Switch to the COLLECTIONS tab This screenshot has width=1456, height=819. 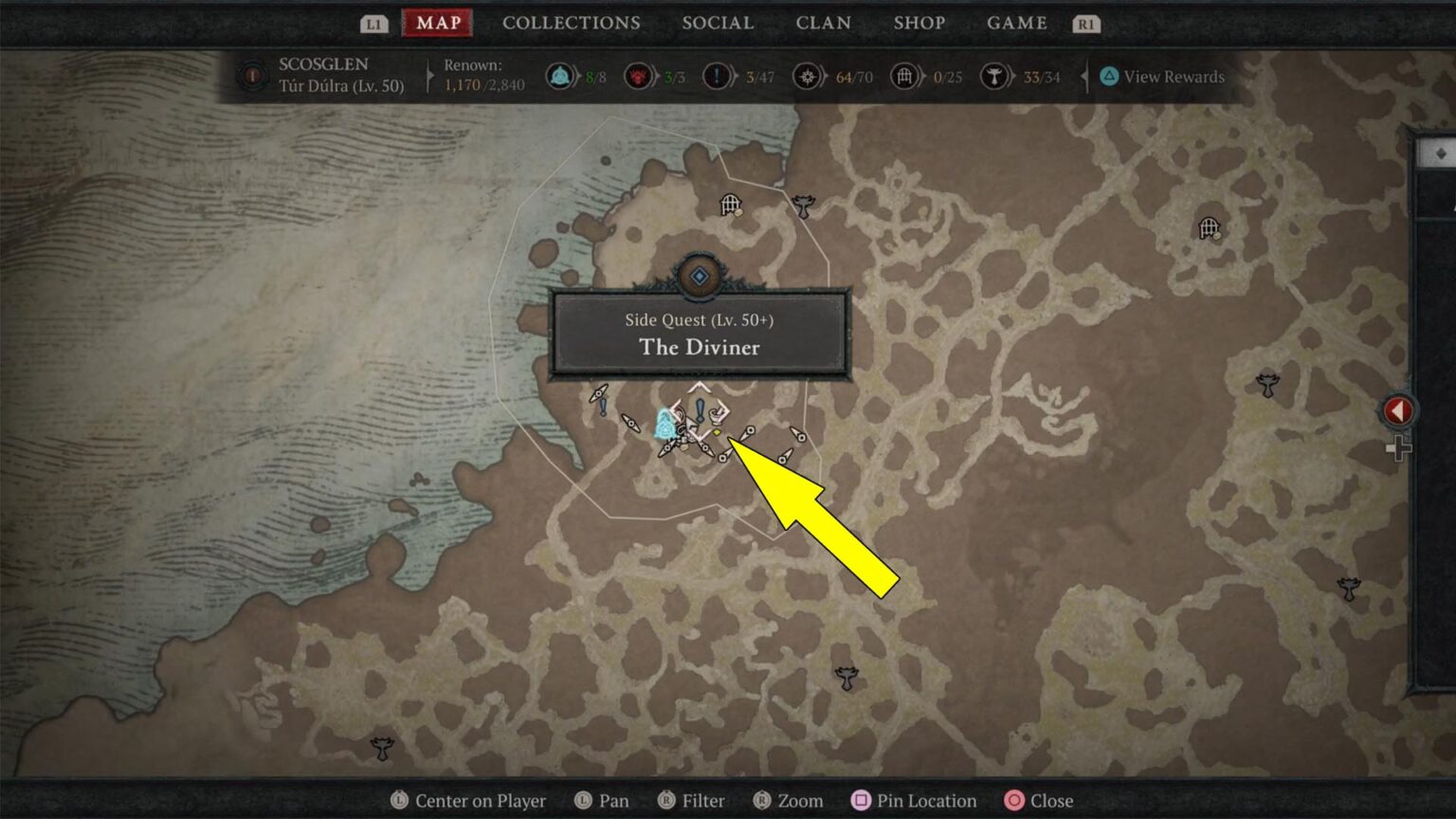(x=571, y=23)
